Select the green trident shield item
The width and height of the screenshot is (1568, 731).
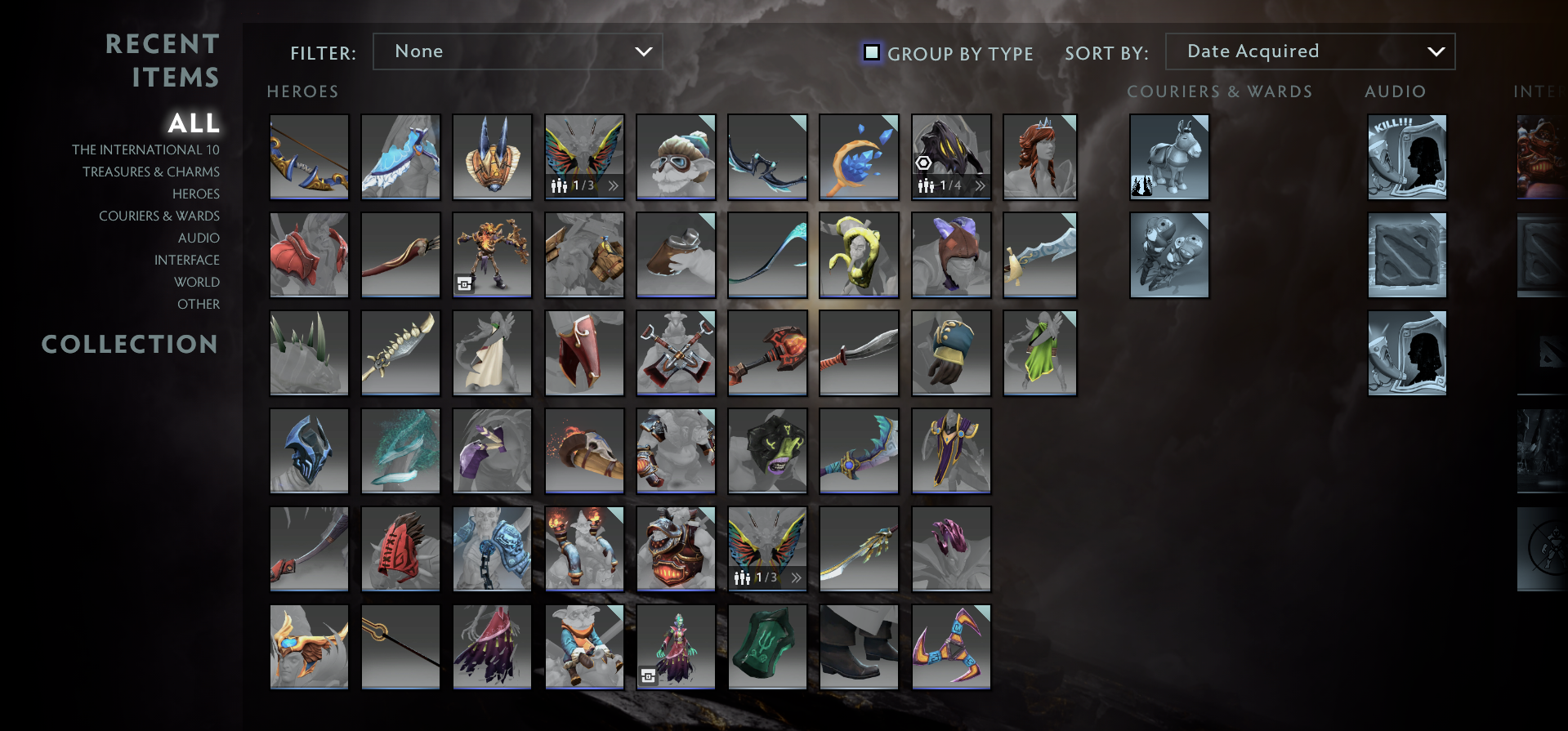click(767, 647)
